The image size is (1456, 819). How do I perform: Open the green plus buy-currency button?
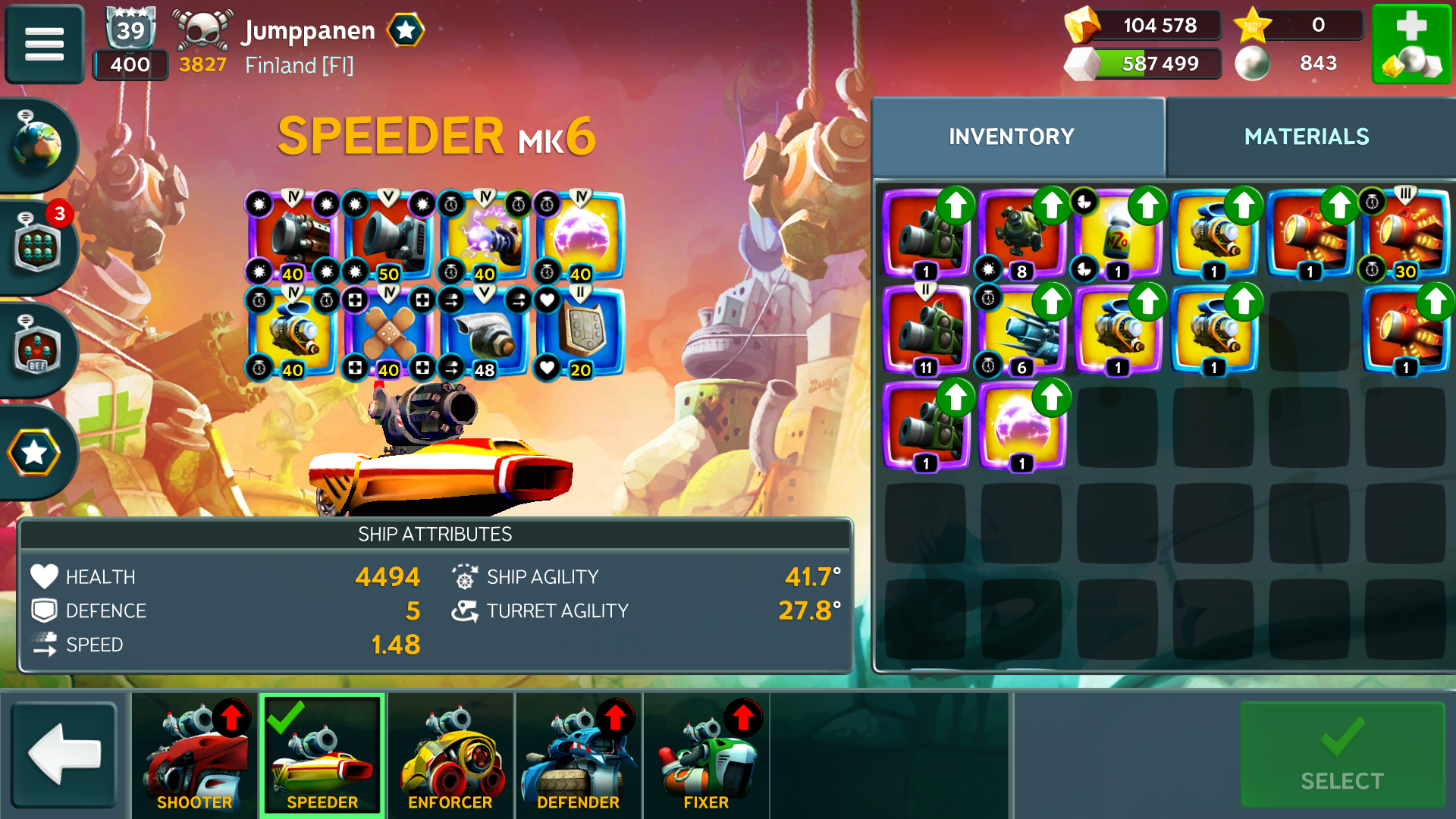1411,44
